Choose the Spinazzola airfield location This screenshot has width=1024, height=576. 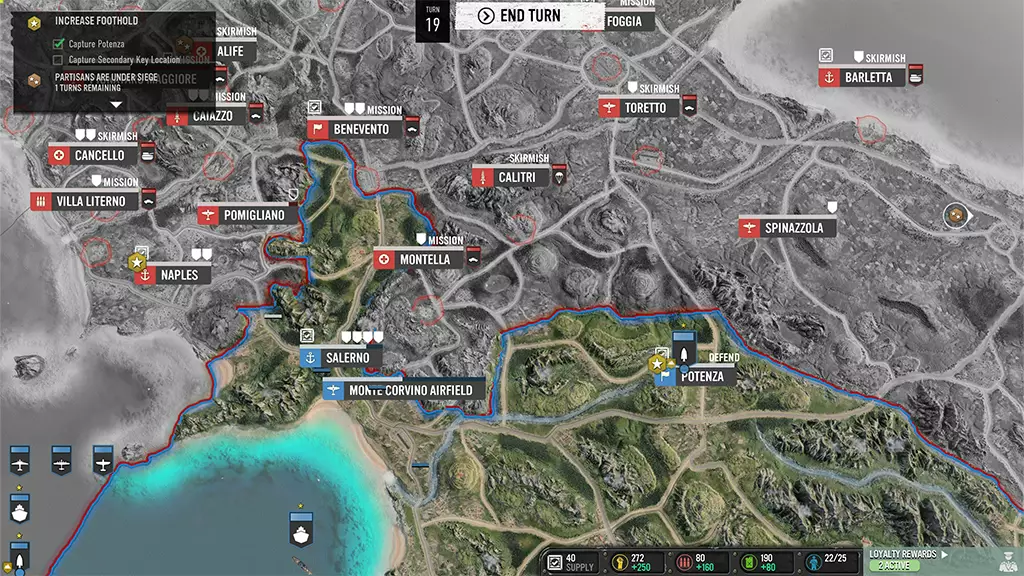point(793,229)
